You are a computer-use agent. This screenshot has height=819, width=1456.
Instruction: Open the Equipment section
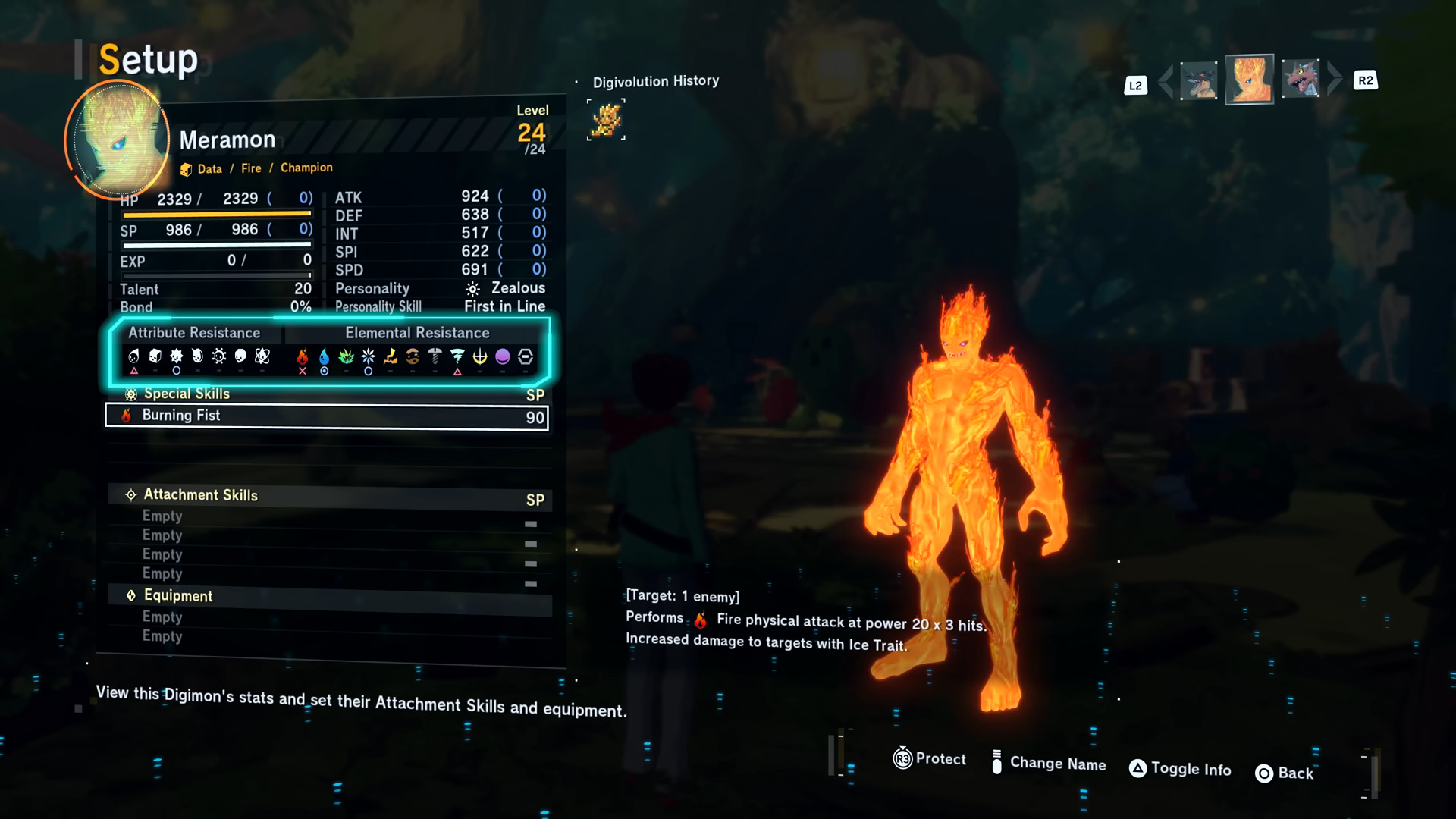(178, 596)
